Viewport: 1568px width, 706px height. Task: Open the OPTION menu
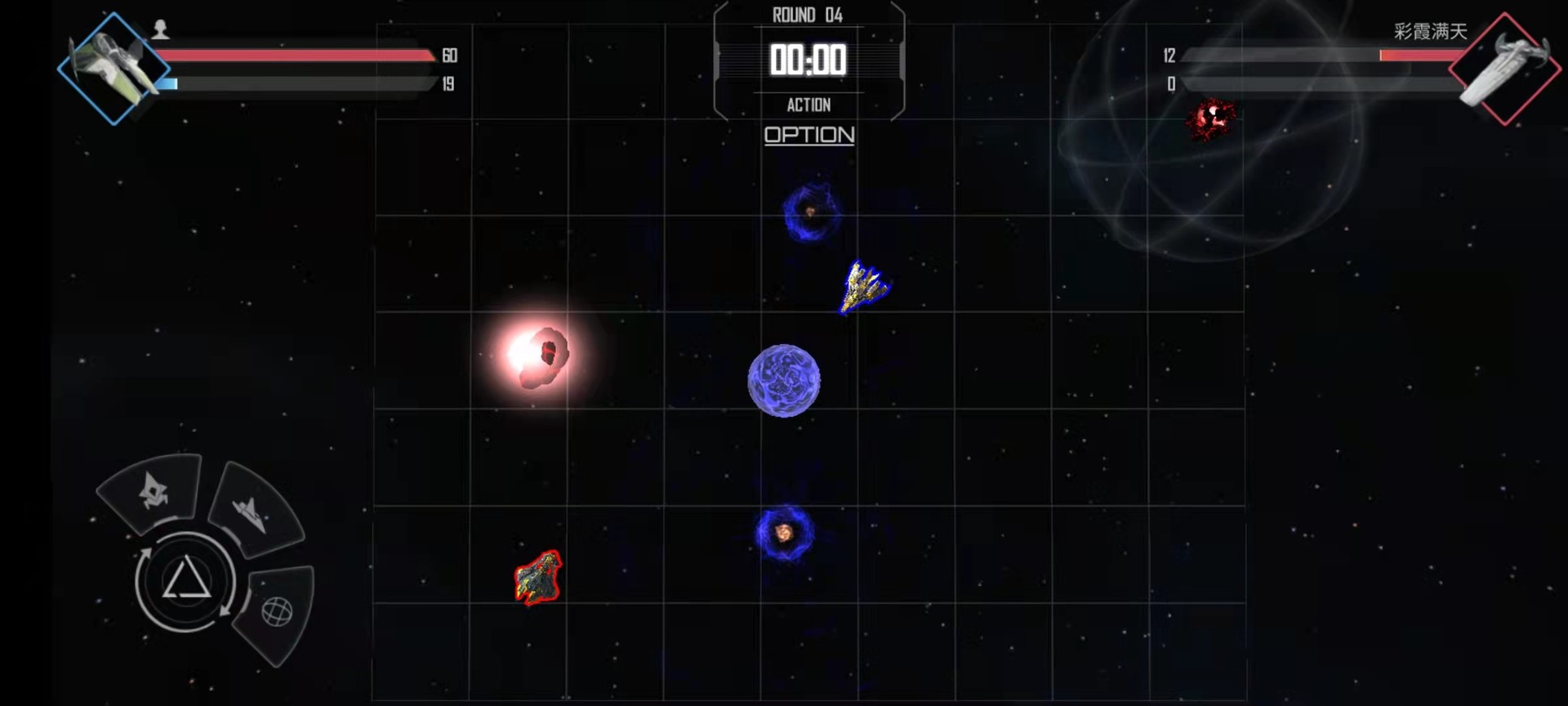point(808,136)
